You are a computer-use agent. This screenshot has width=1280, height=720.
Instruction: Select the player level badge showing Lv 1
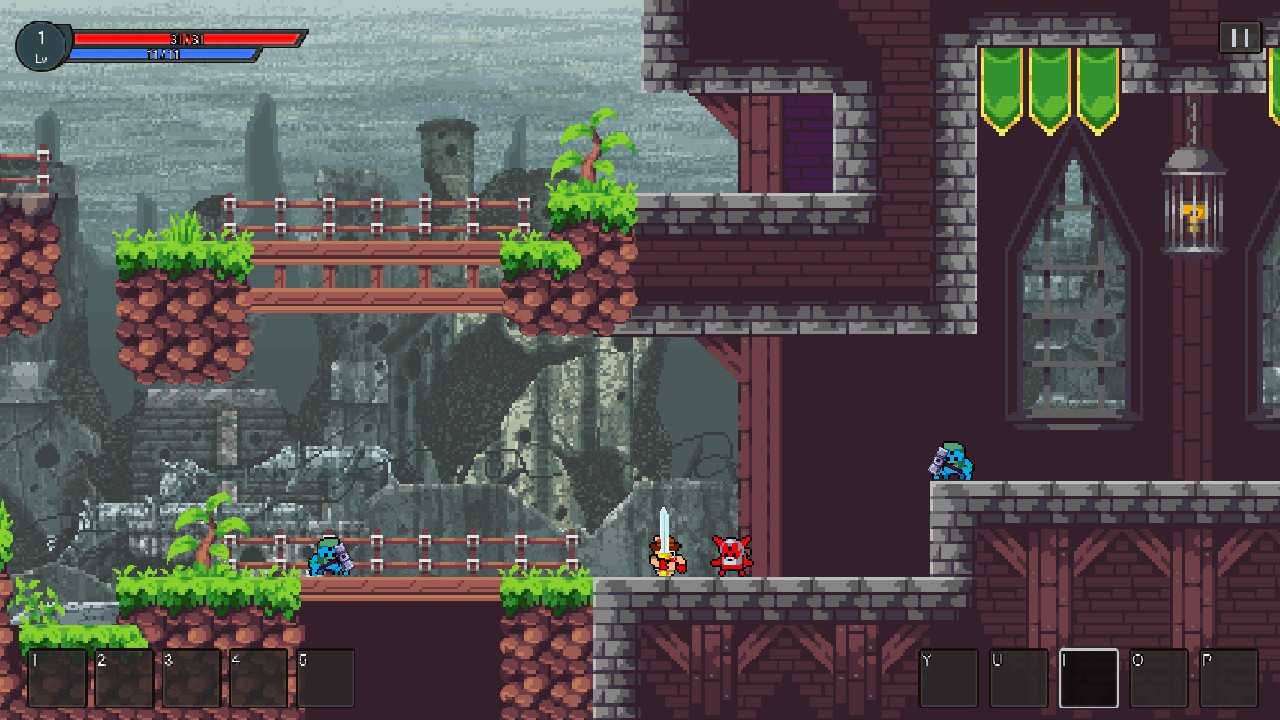click(x=40, y=44)
